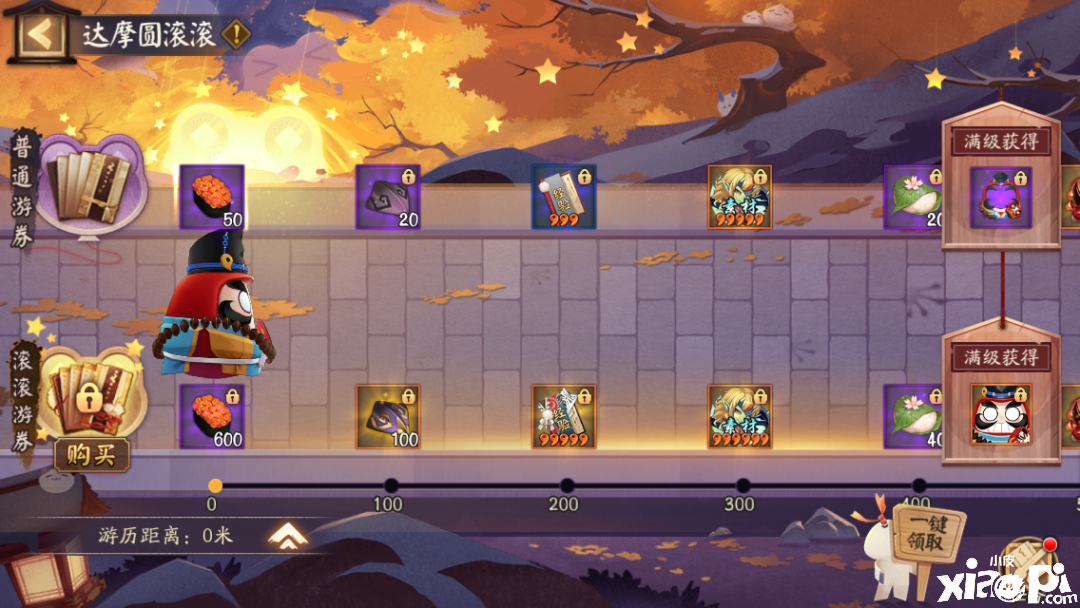
Task: Select the top-row 素材 99999 reward
Action: [740, 197]
